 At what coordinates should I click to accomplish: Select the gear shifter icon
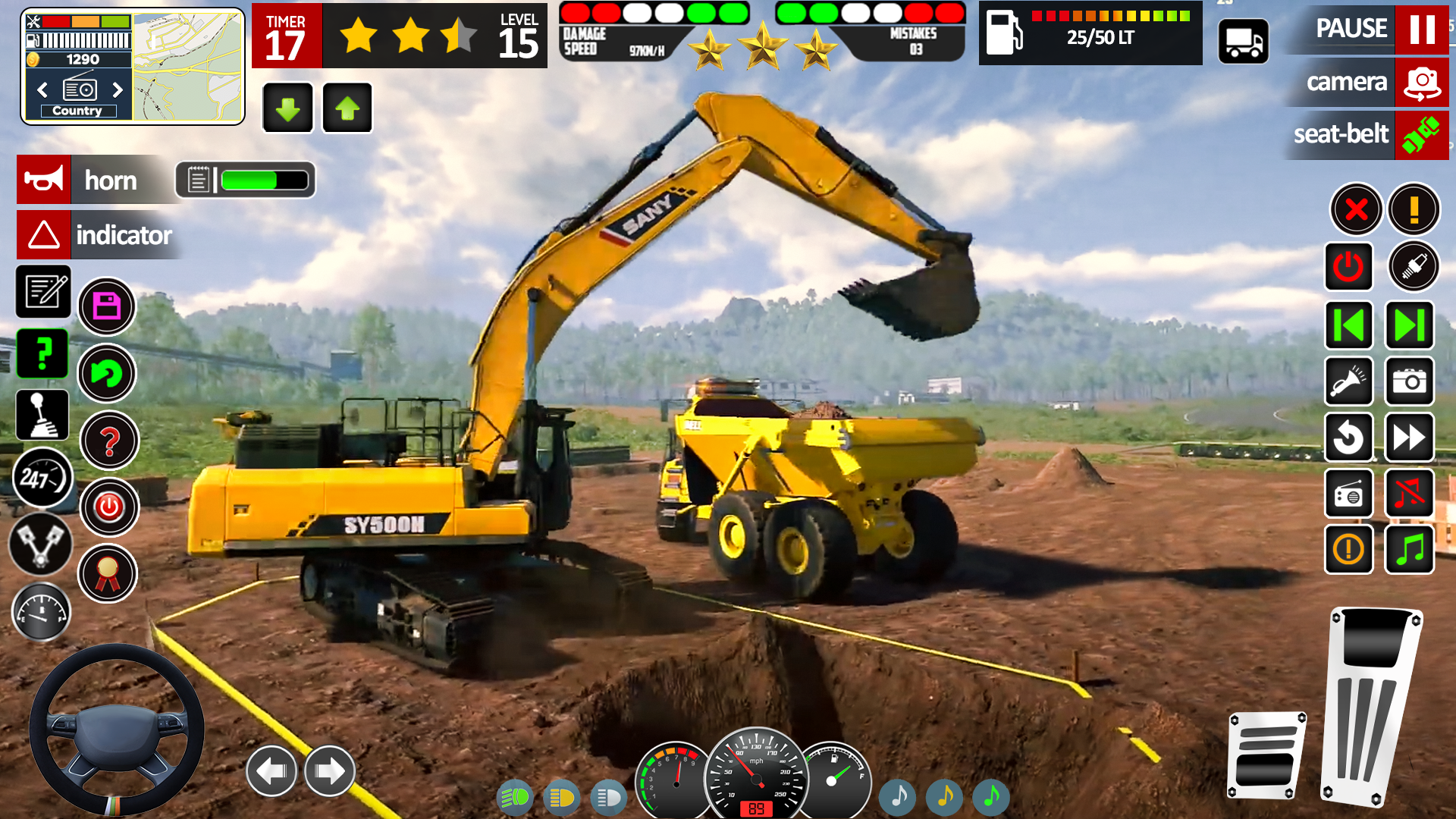tap(42, 415)
